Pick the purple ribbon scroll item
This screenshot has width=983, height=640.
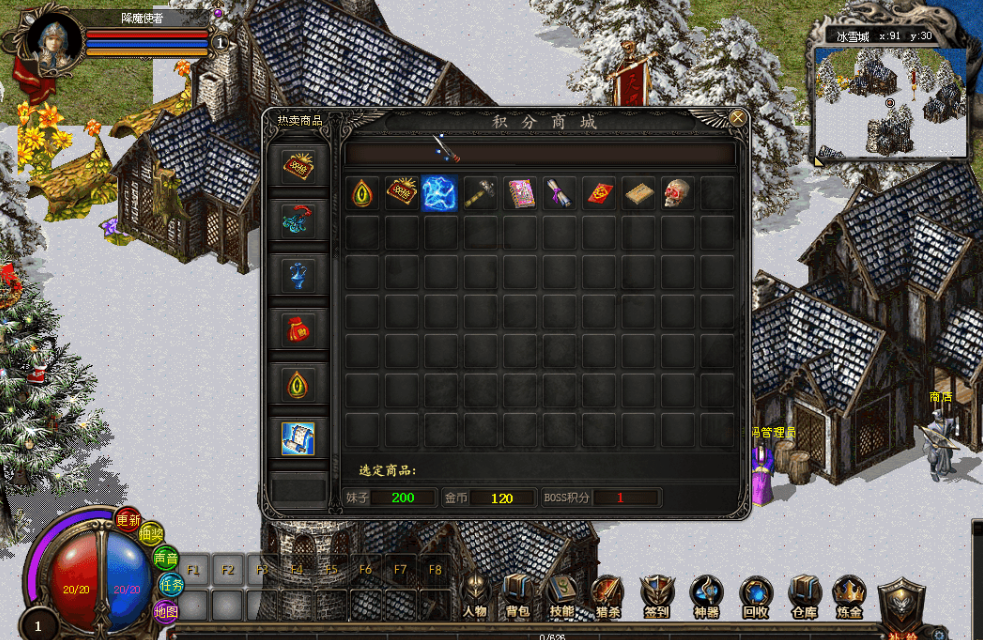coord(559,193)
